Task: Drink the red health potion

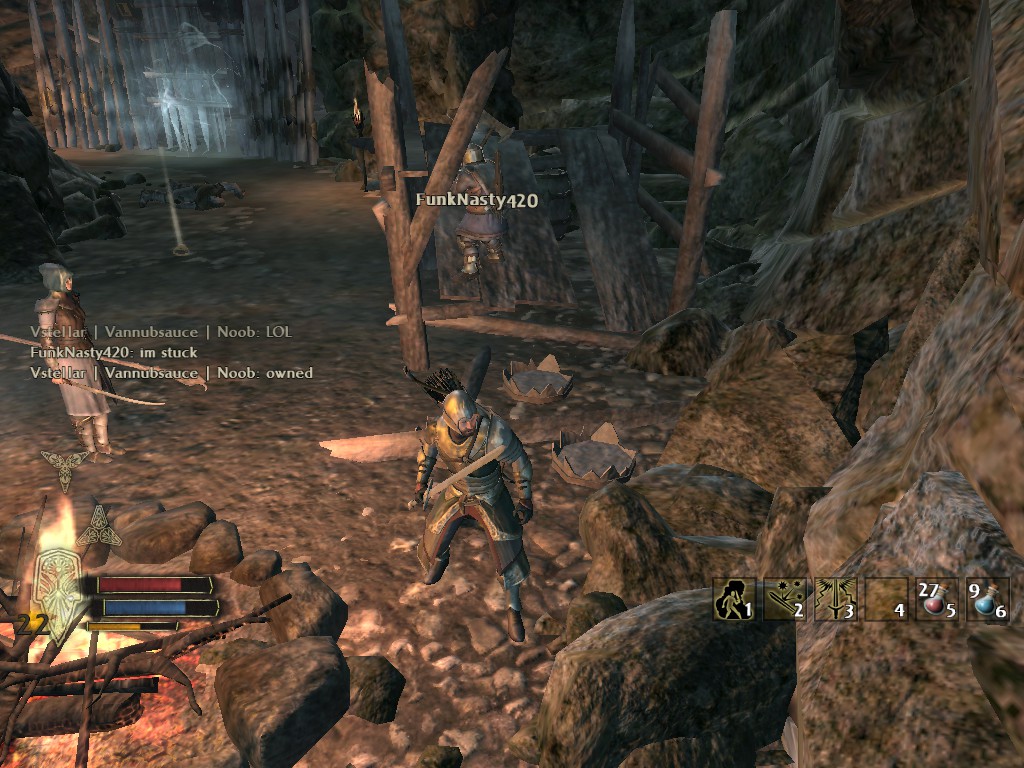Action: click(936, 600)
